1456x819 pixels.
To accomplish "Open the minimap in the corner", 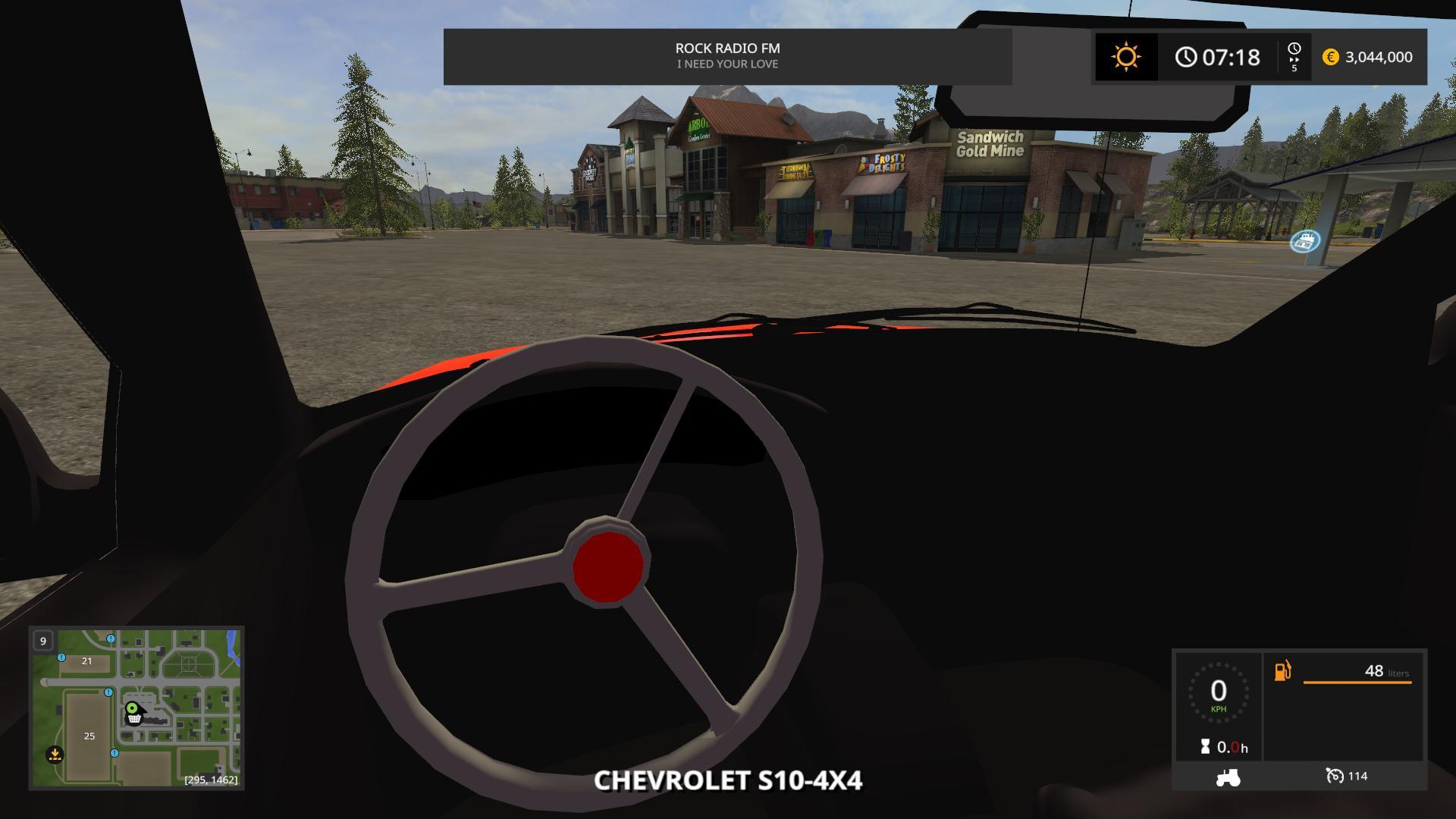I will coord(136,708).
